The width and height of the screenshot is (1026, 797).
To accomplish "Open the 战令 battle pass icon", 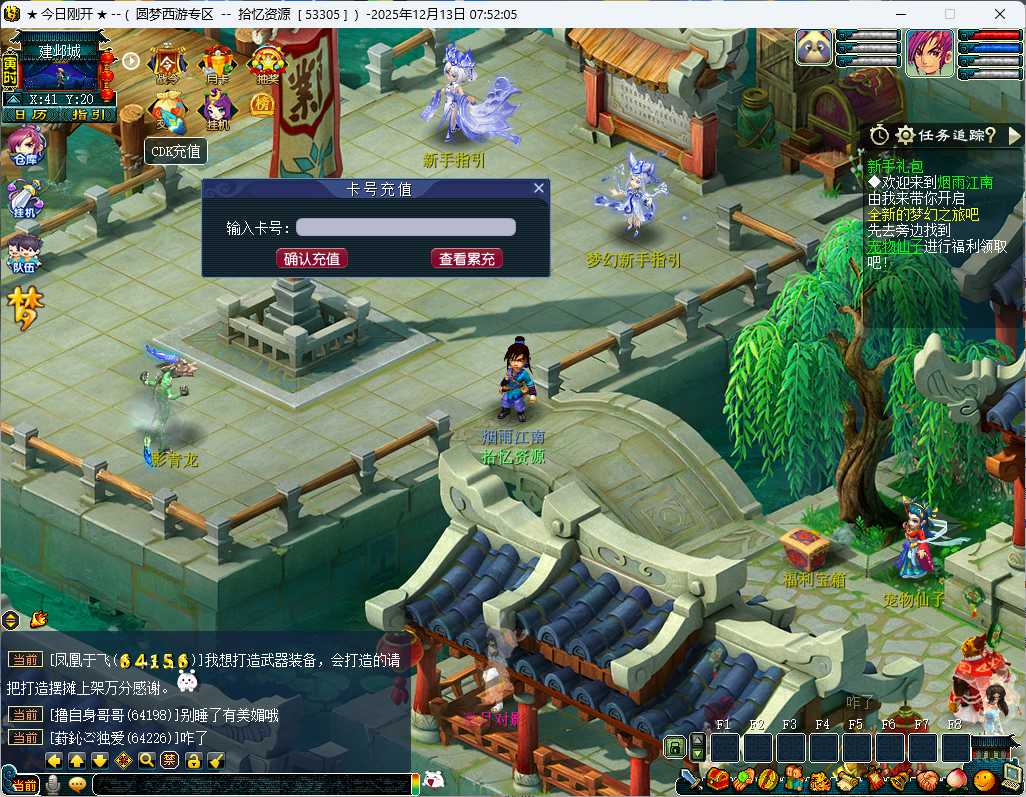I will pos(167,64).
